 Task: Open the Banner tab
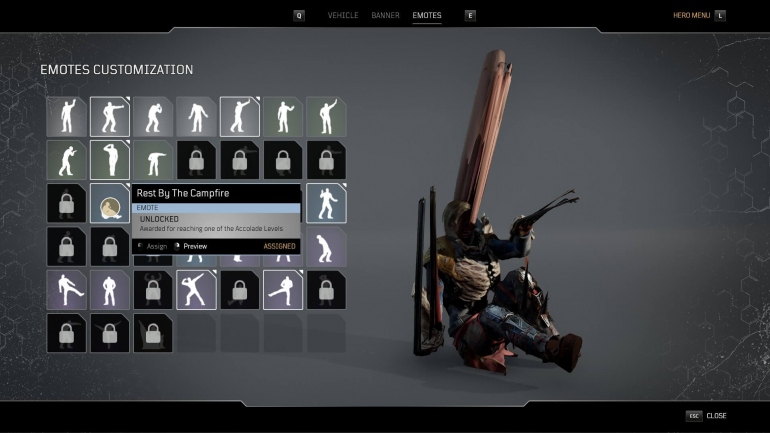[385, 16]
